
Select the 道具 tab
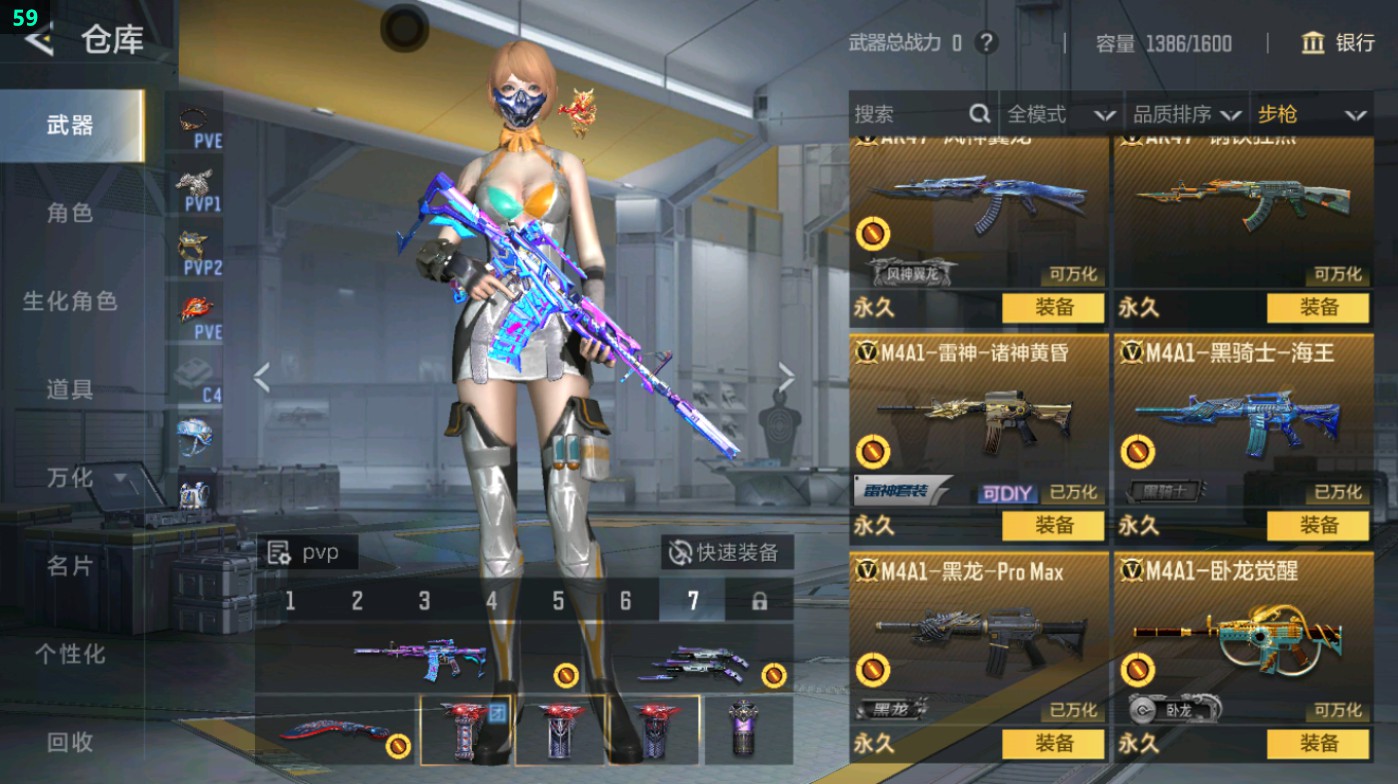point(70,389)
